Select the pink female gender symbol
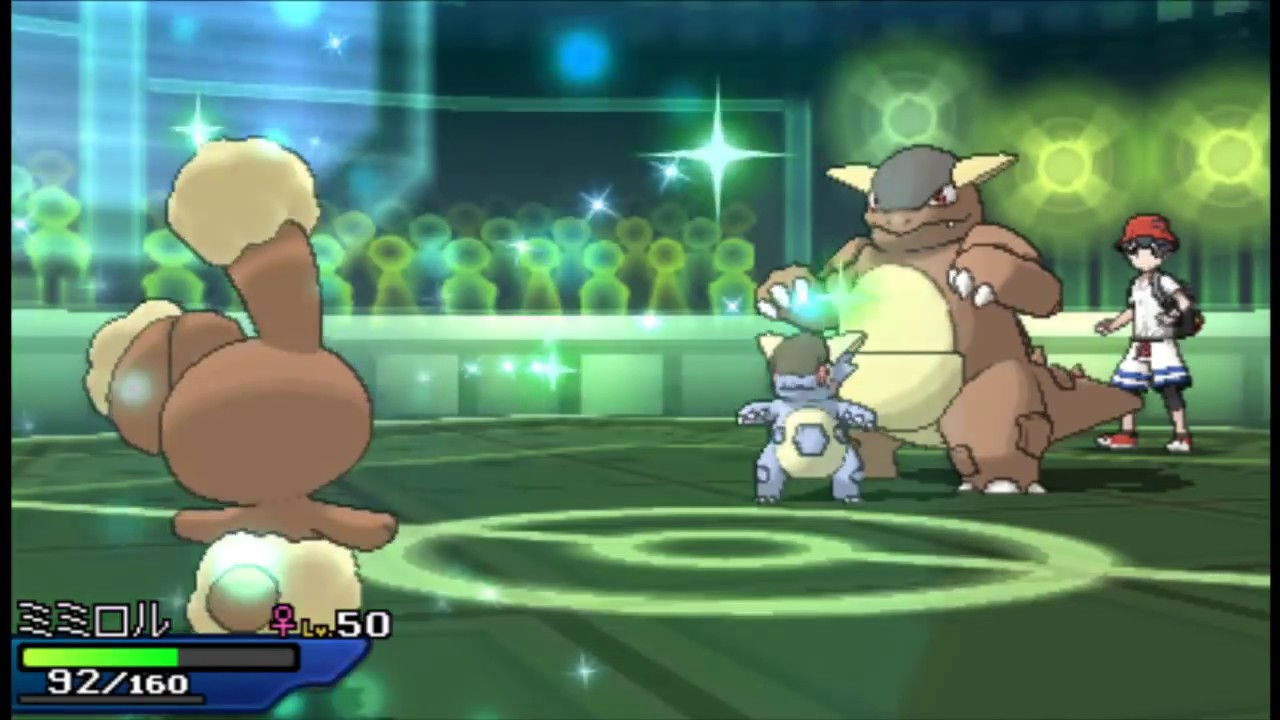 (284, 622)
